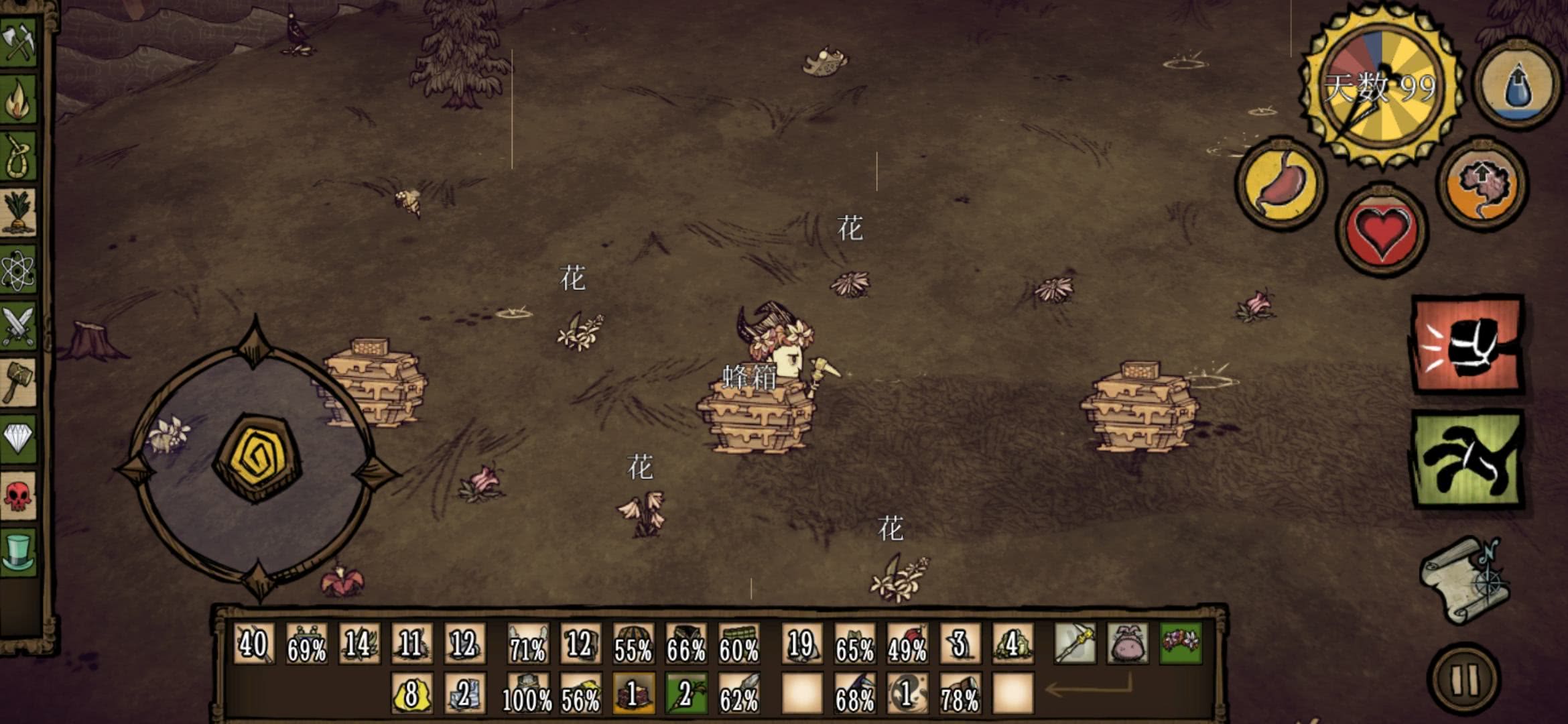1568x724 pixels.
Task: Select the rope Survival crafting tab
Action: [19, 156]
